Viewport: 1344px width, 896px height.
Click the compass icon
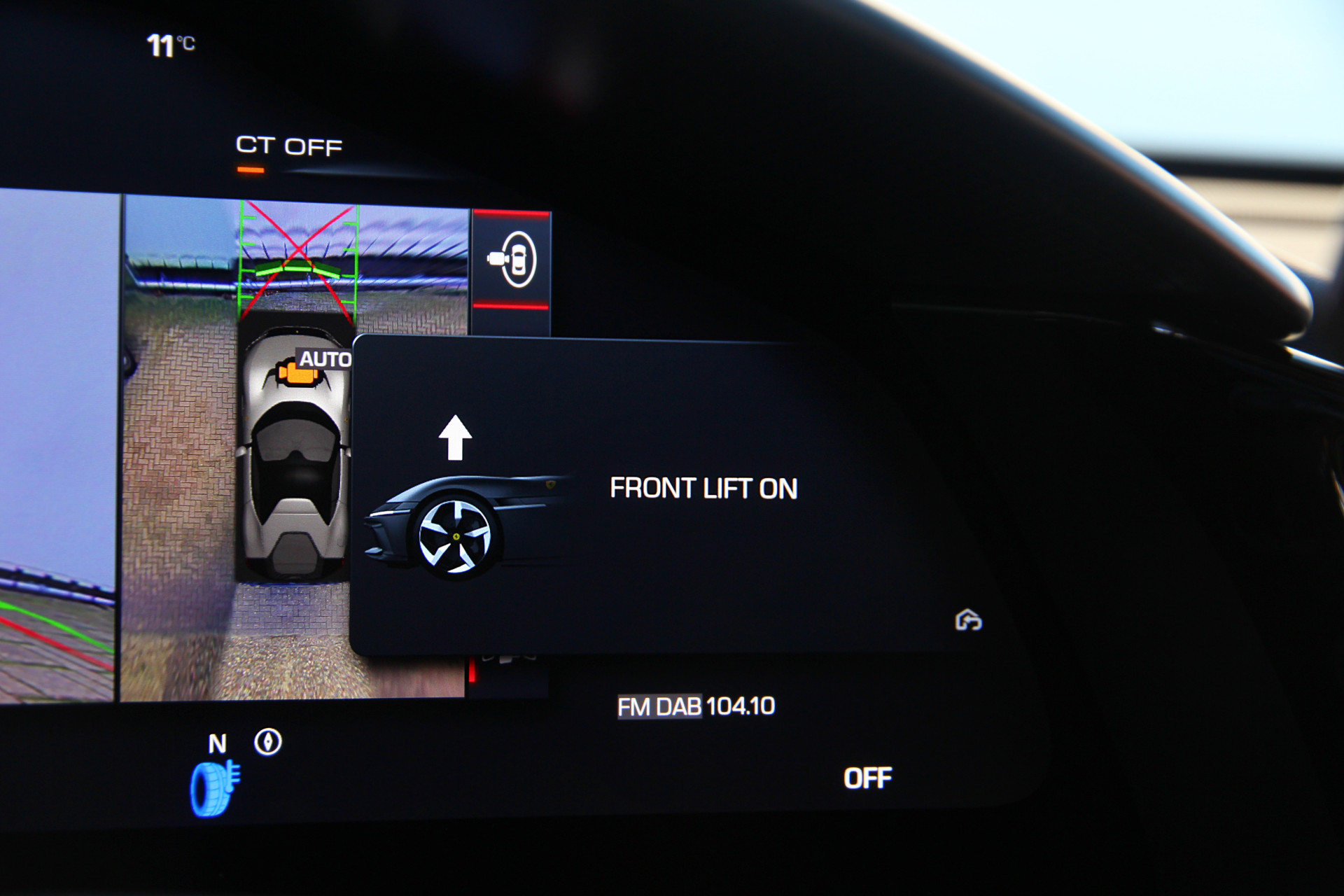[x=267, y=742]
